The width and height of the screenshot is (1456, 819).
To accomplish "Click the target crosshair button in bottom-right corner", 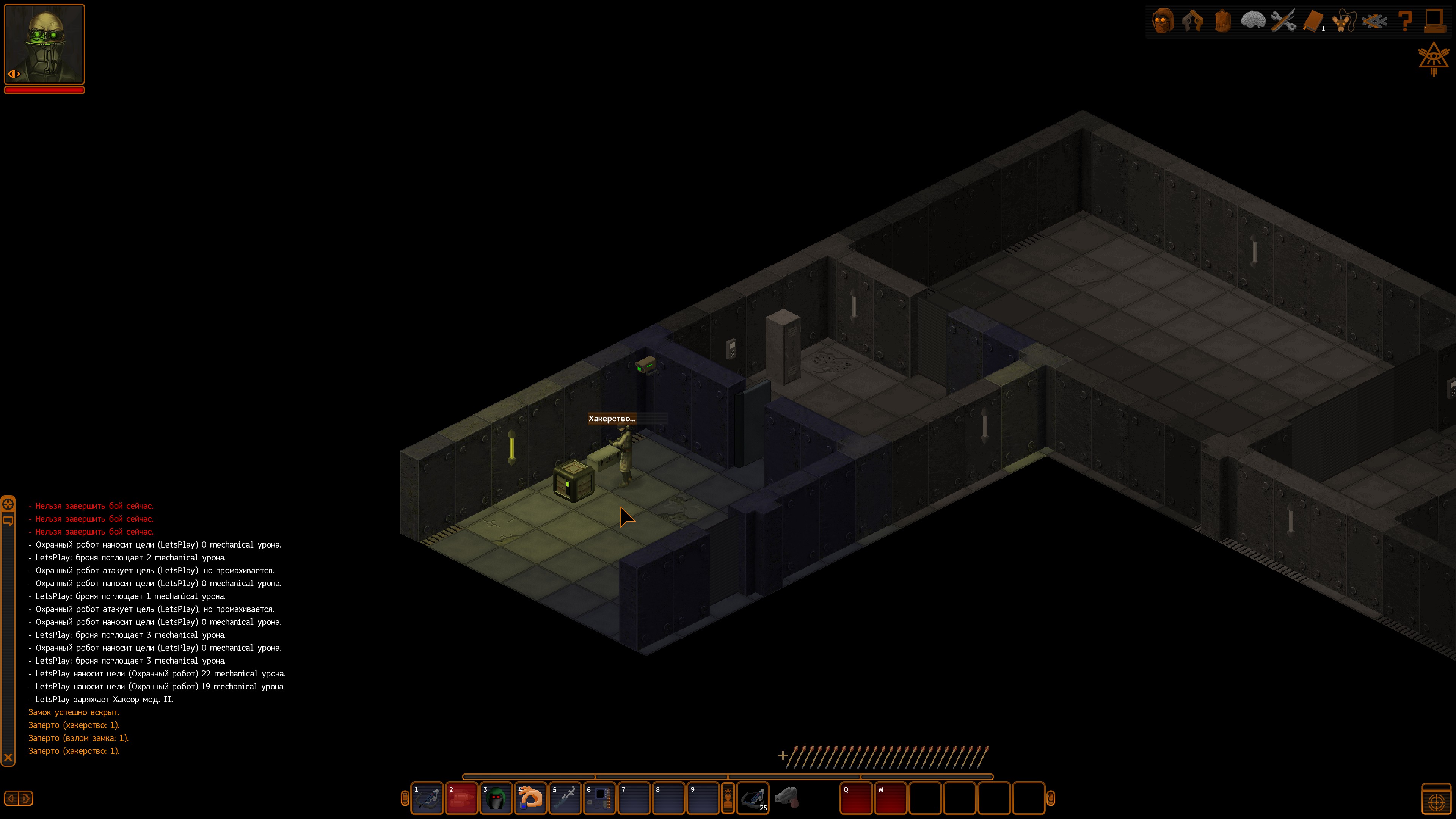I will pyautogui.click(x=1436, y=801).
